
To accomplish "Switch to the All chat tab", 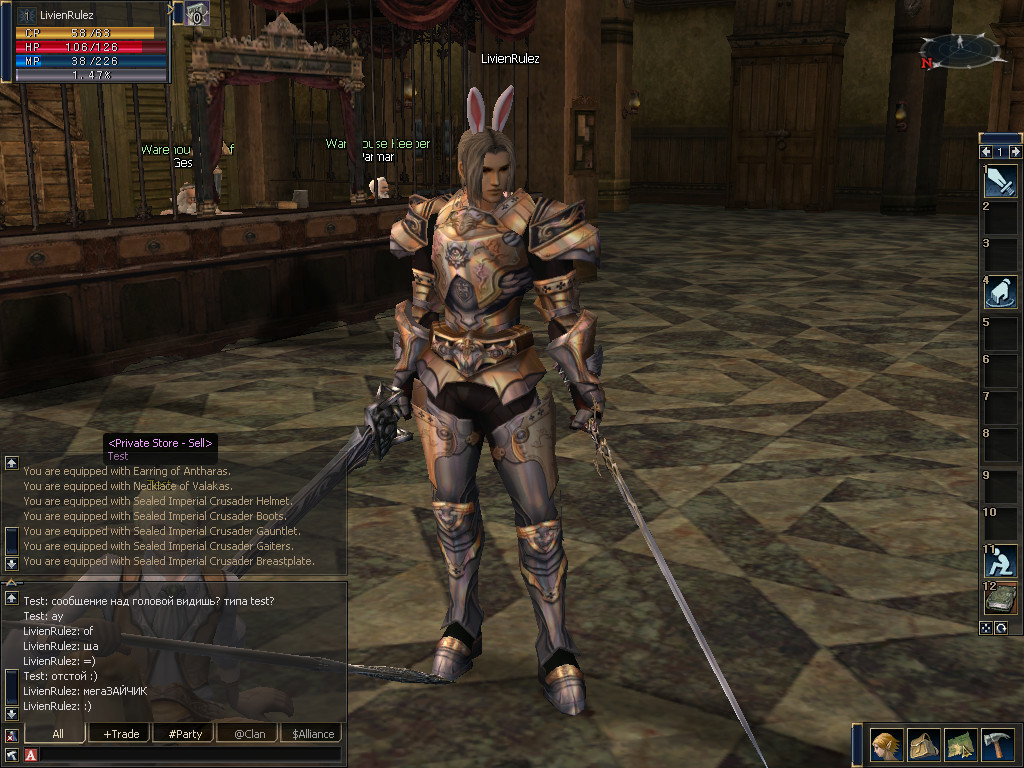I will coord(57,733).
